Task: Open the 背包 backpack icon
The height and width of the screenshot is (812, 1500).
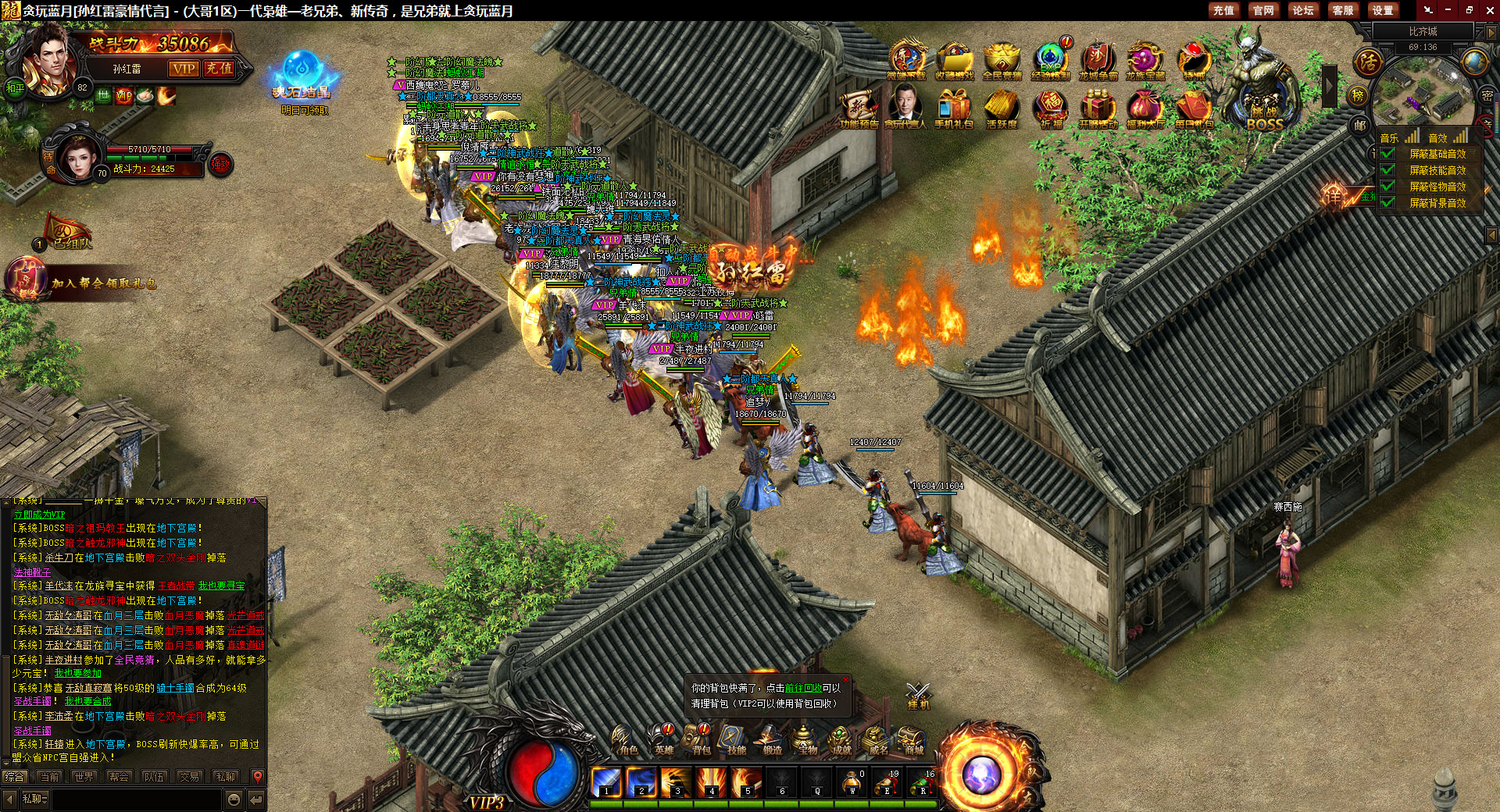Action: pyautogui.click(x=701, y=739)
